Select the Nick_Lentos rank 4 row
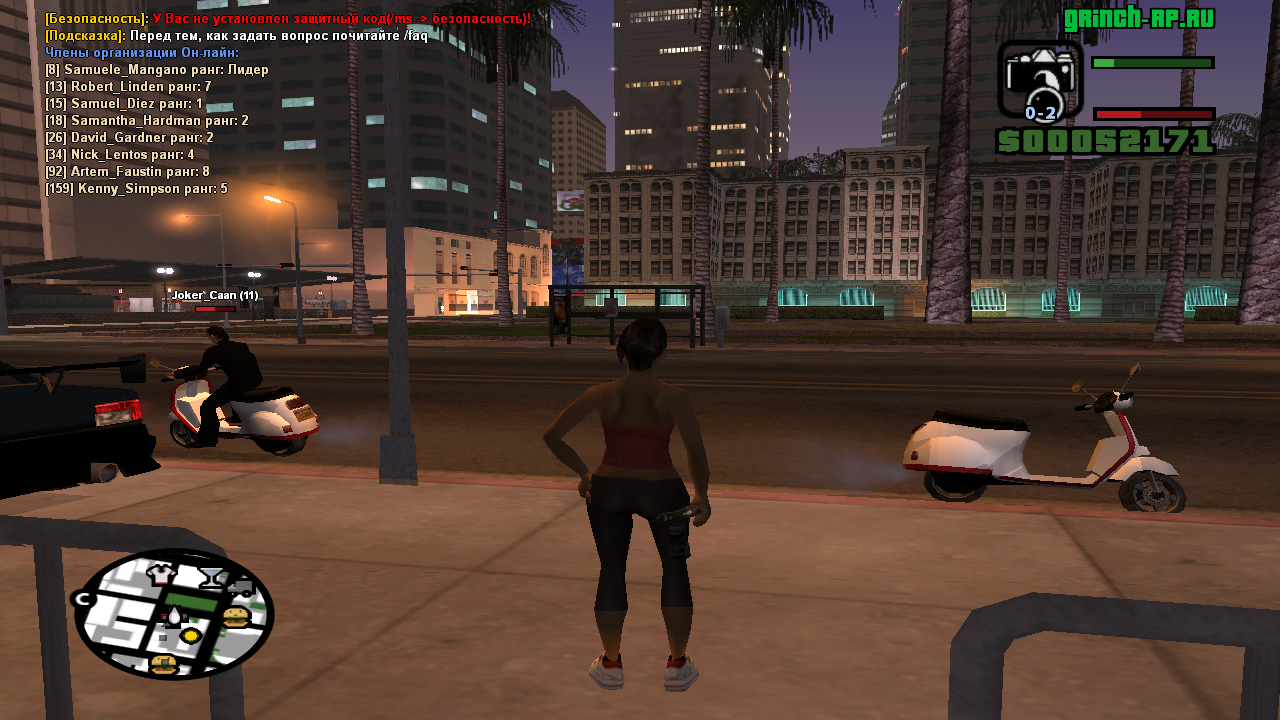The width and height of the screenshot is (1280, 720). click(x=119, y=155)
